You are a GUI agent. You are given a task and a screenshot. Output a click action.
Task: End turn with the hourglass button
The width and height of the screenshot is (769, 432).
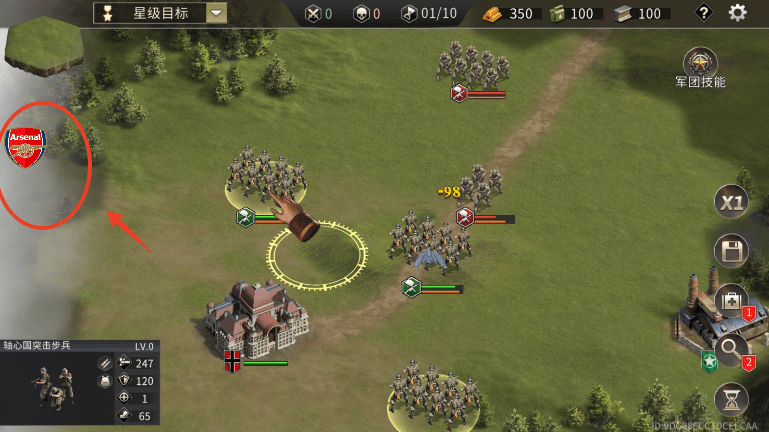(731, 399)
